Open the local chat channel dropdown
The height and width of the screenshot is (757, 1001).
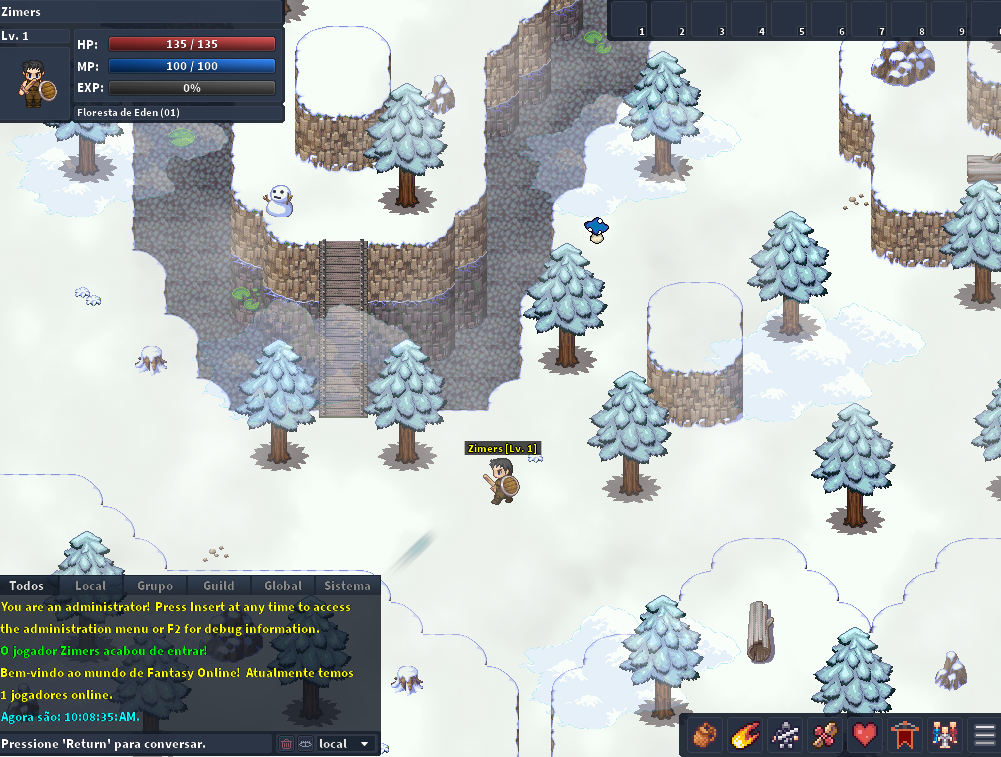[346, 744]
